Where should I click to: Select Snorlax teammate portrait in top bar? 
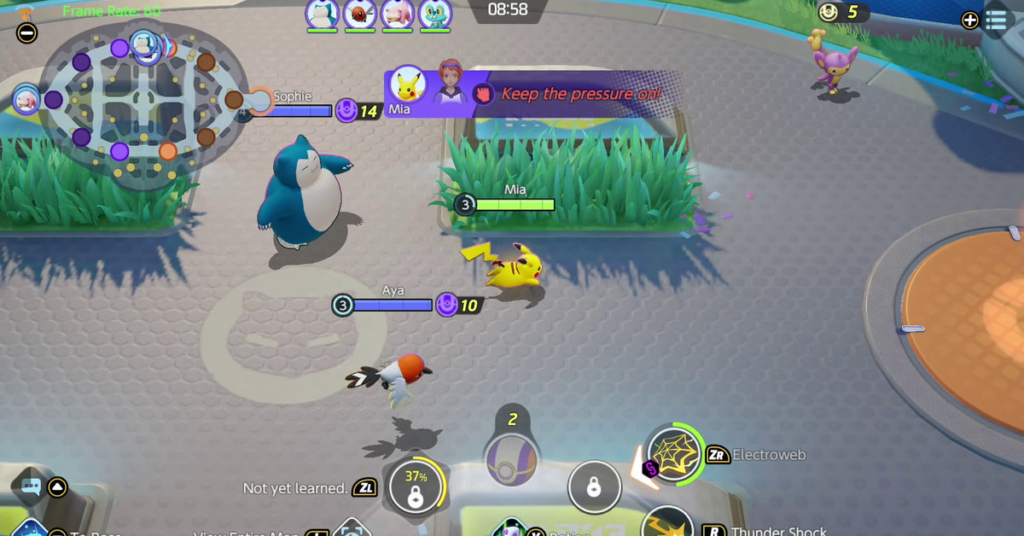(322, 14)
